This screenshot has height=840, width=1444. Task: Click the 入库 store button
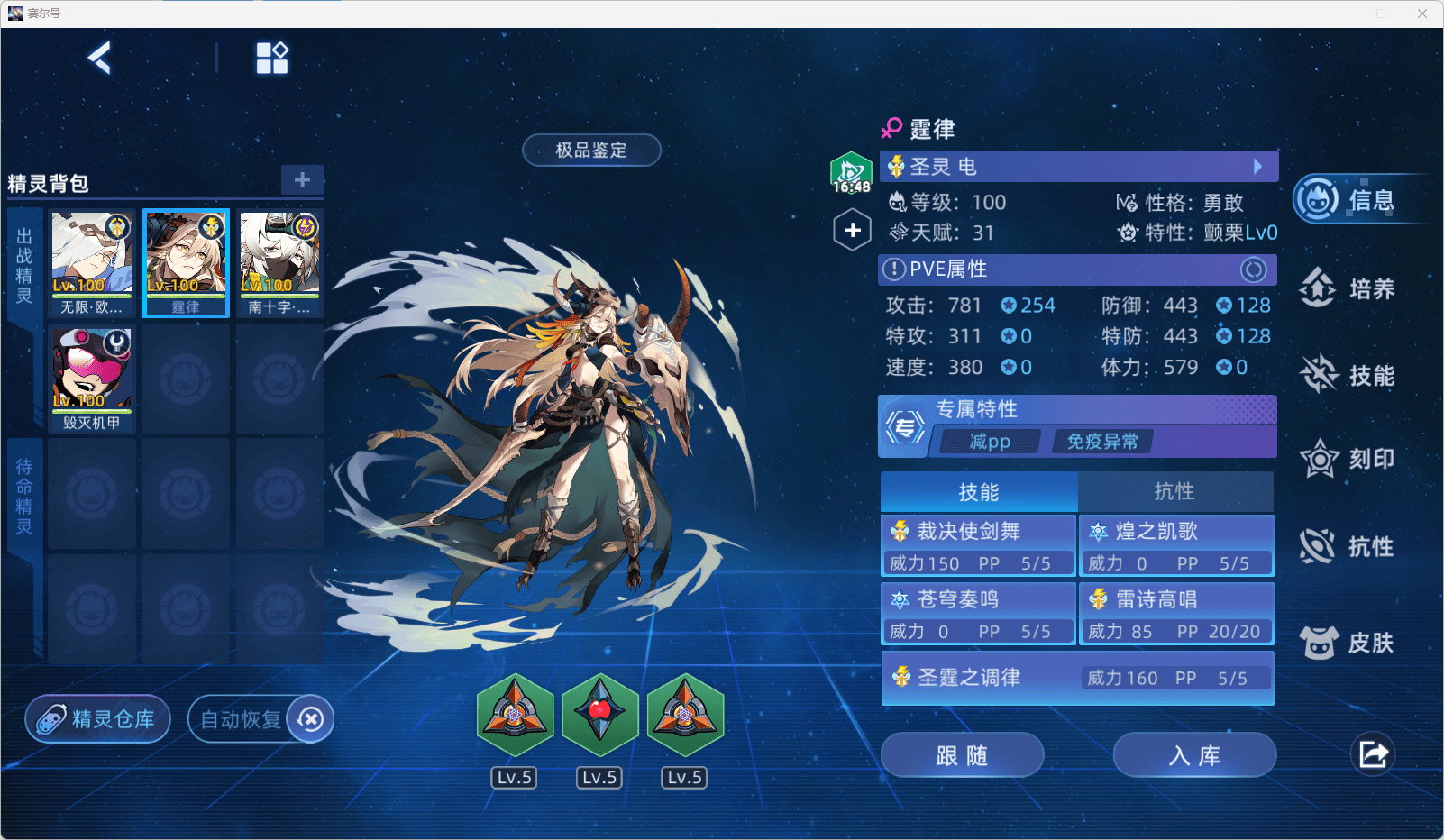[x=1194, y=755]
